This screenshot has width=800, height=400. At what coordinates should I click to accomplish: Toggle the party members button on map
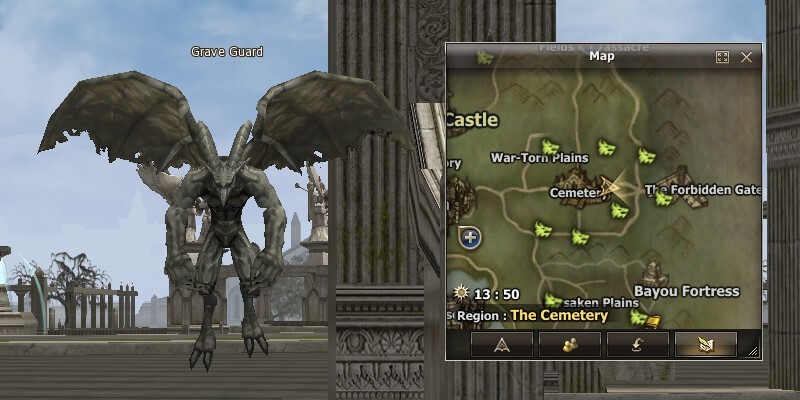[570, 345]
